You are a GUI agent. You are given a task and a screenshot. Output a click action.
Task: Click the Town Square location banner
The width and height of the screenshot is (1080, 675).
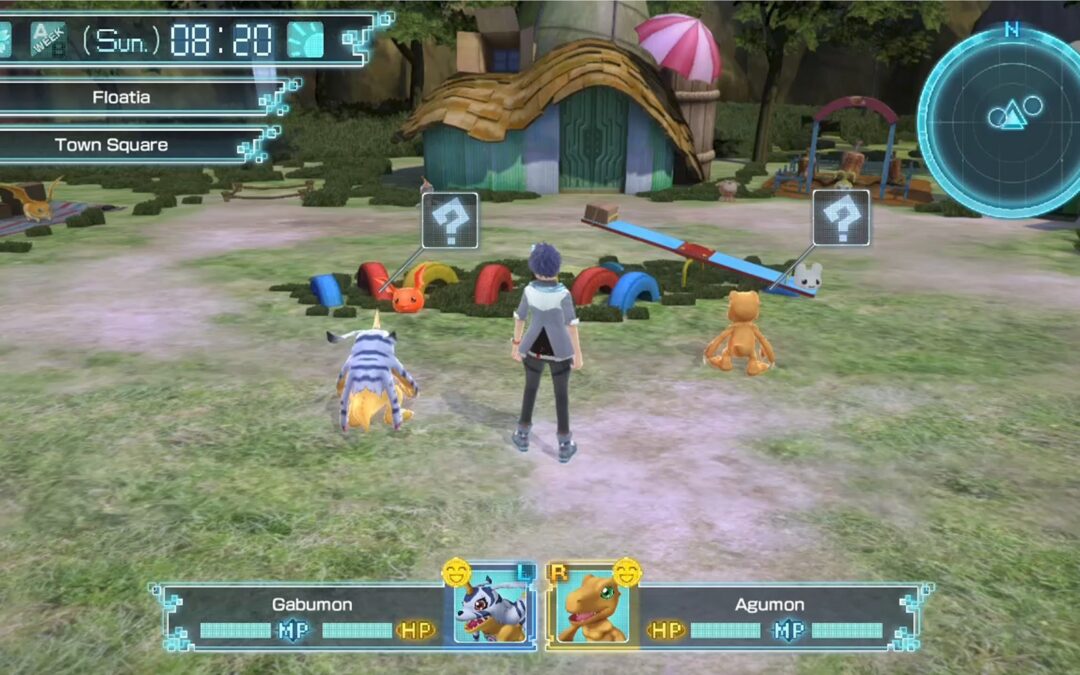[x=112, y=145]
